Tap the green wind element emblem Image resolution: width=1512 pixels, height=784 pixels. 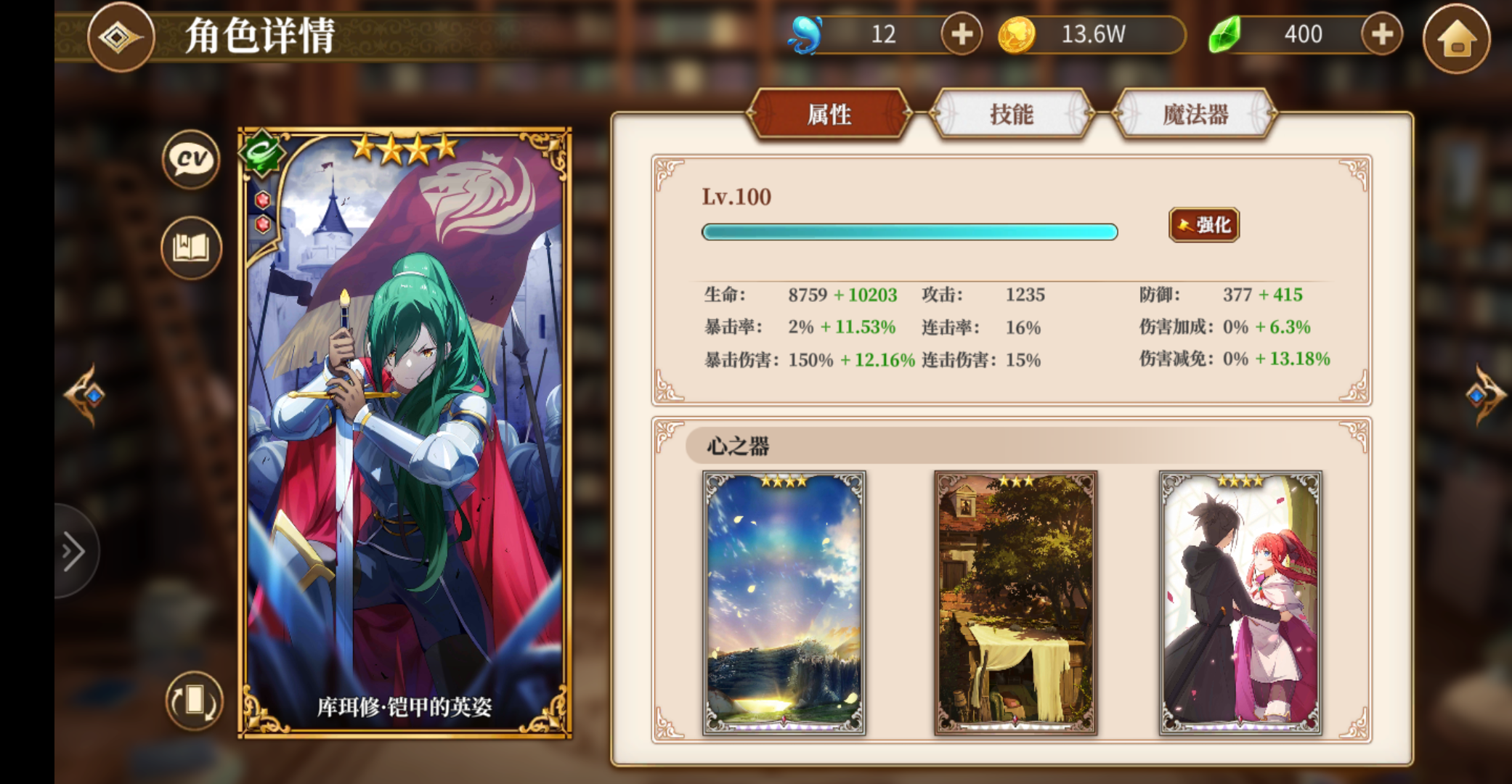point(263,152)
